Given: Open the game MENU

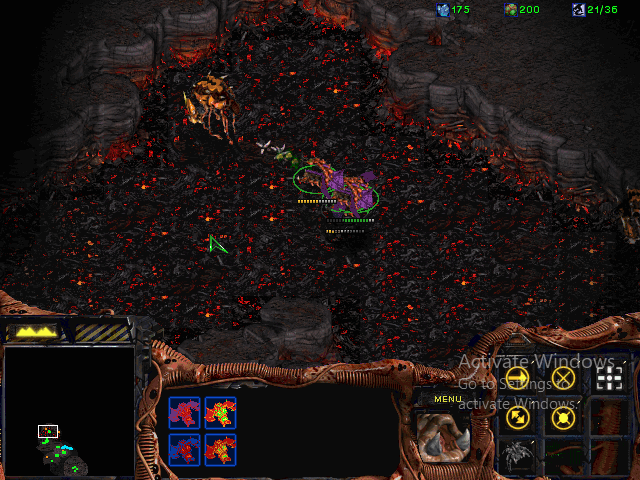Looking at the screenshot, I should point(447,399).
